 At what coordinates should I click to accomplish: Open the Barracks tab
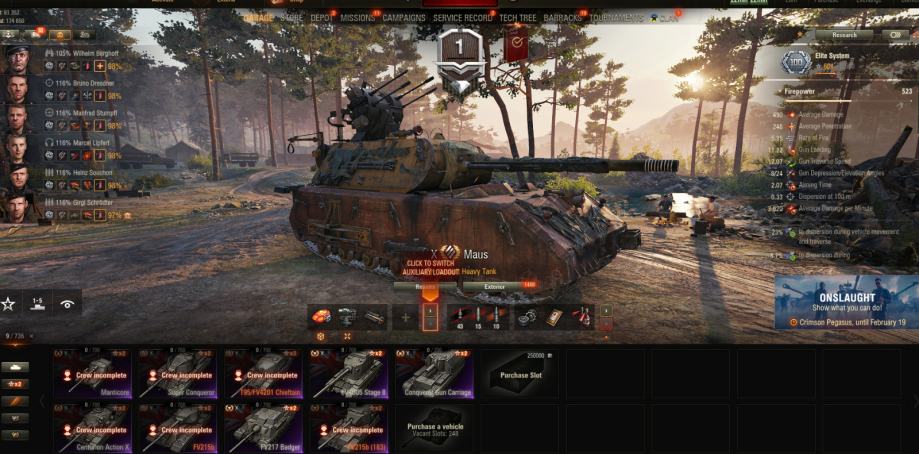pos(563,18)
